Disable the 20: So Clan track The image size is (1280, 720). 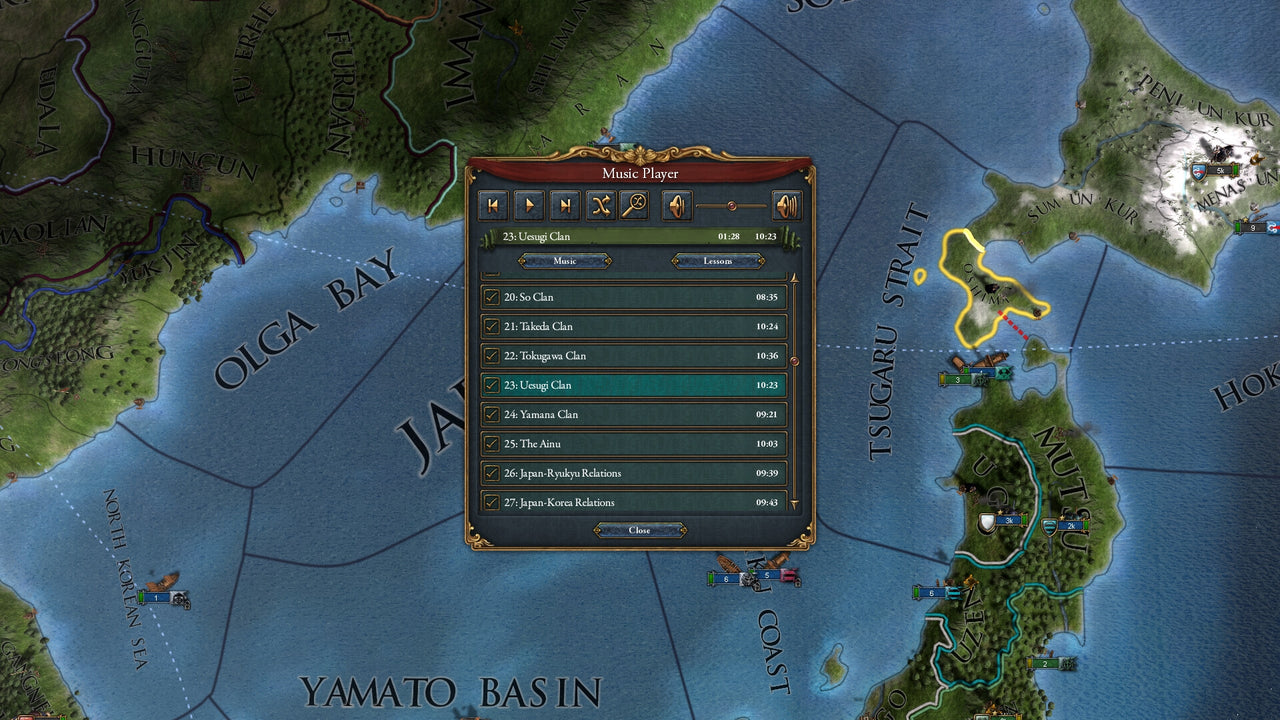click(489, 297)
